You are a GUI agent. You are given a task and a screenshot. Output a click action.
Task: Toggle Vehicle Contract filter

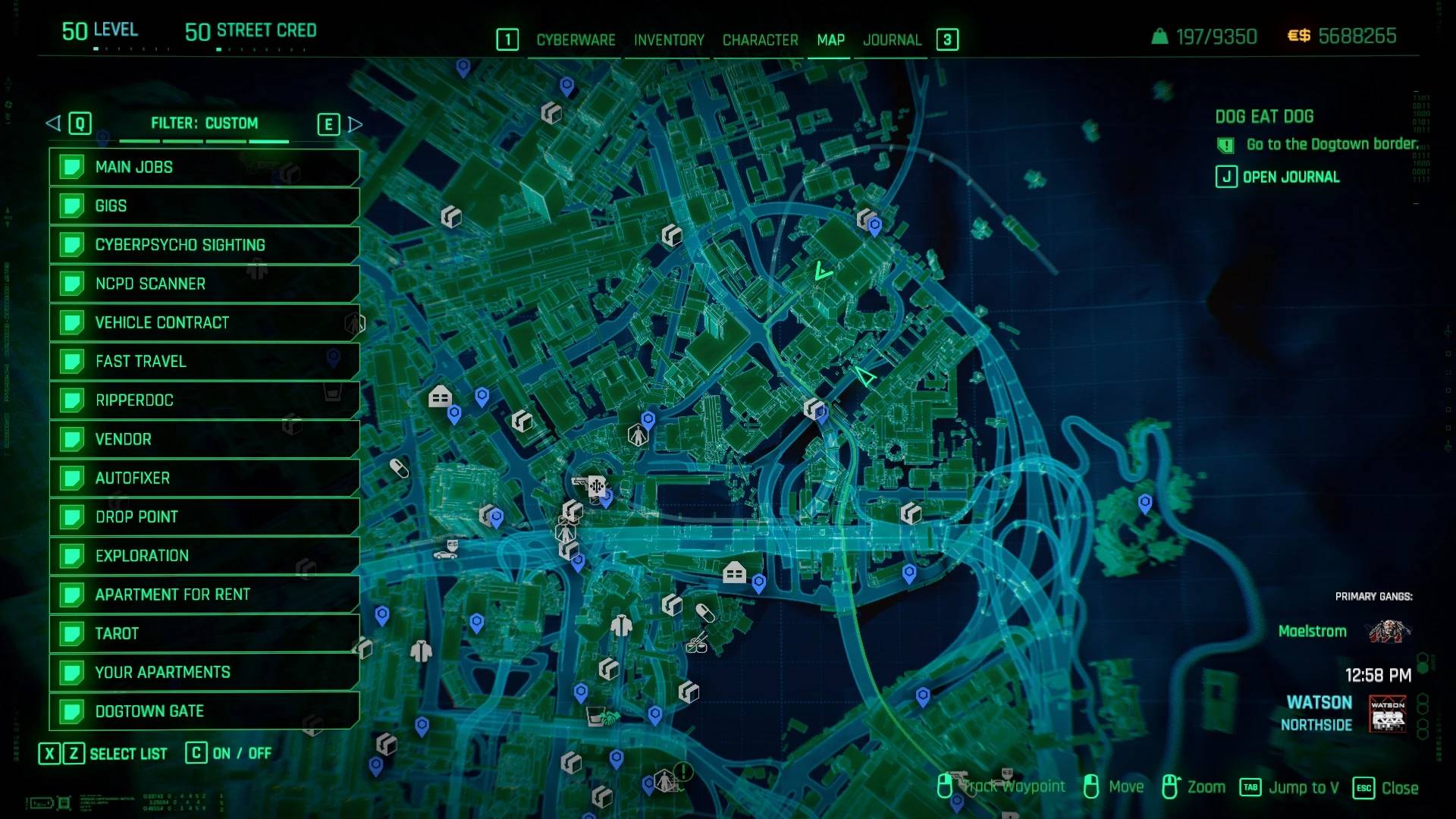tap(203, 322)
